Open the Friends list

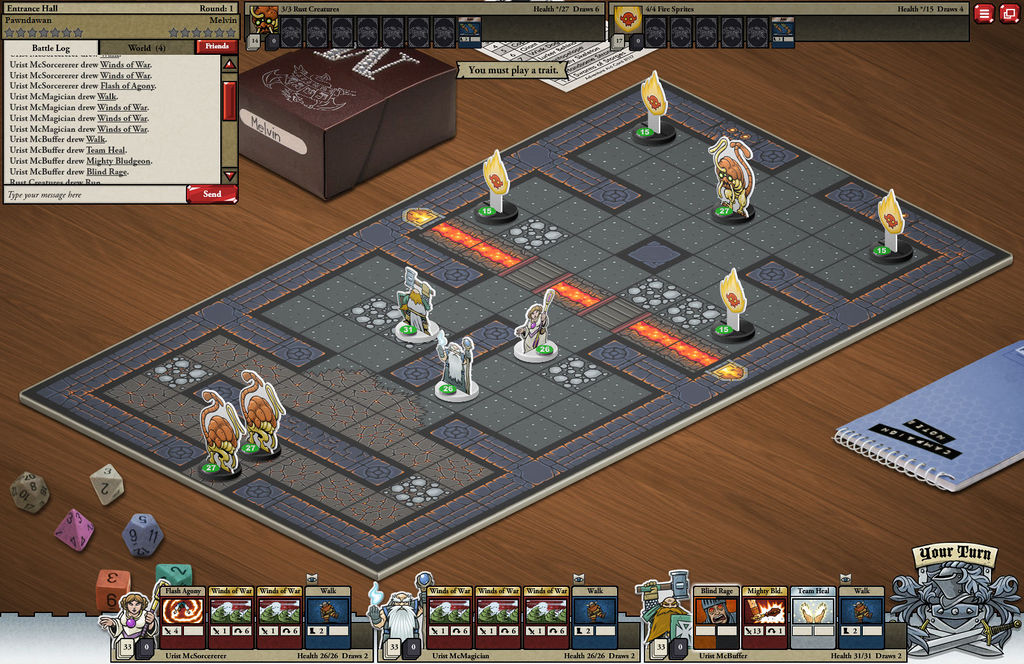click(215, 46)
